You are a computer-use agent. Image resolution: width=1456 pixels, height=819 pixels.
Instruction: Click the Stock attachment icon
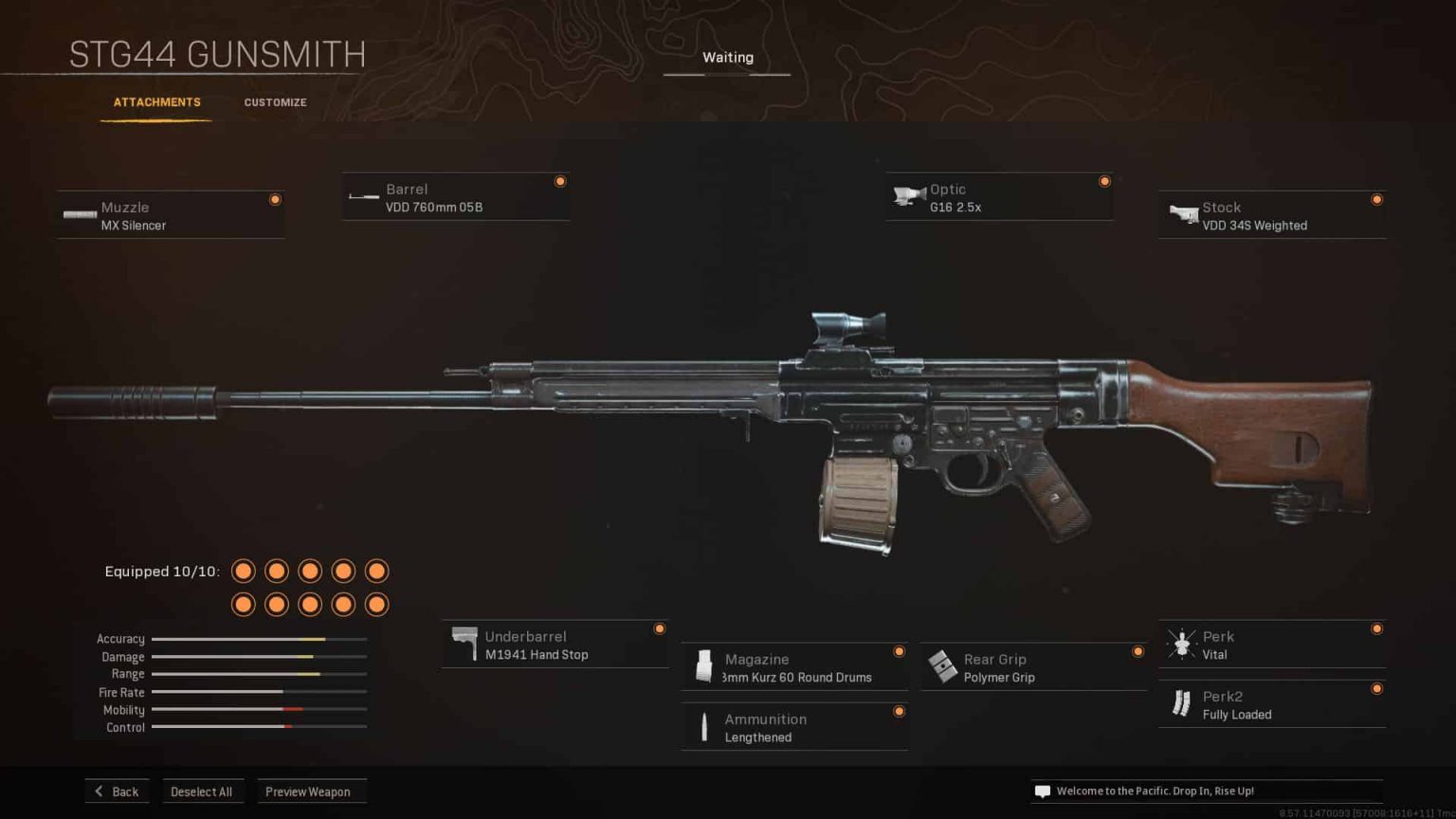point(1182,214)
